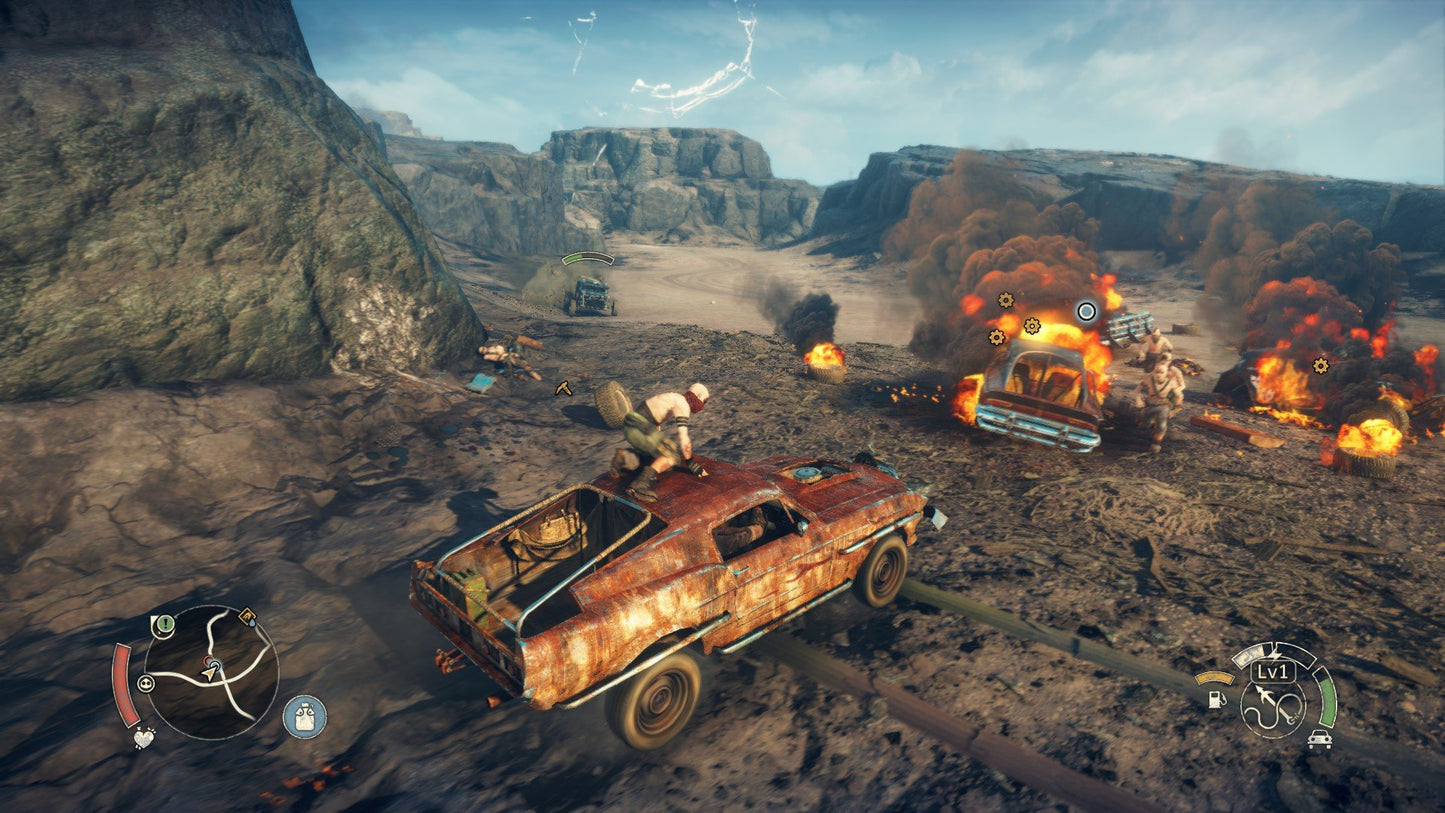Select the fuel pump icon near the boost gauge
This screenshot has width=1445, height=813.
(x=1218, y=699)
